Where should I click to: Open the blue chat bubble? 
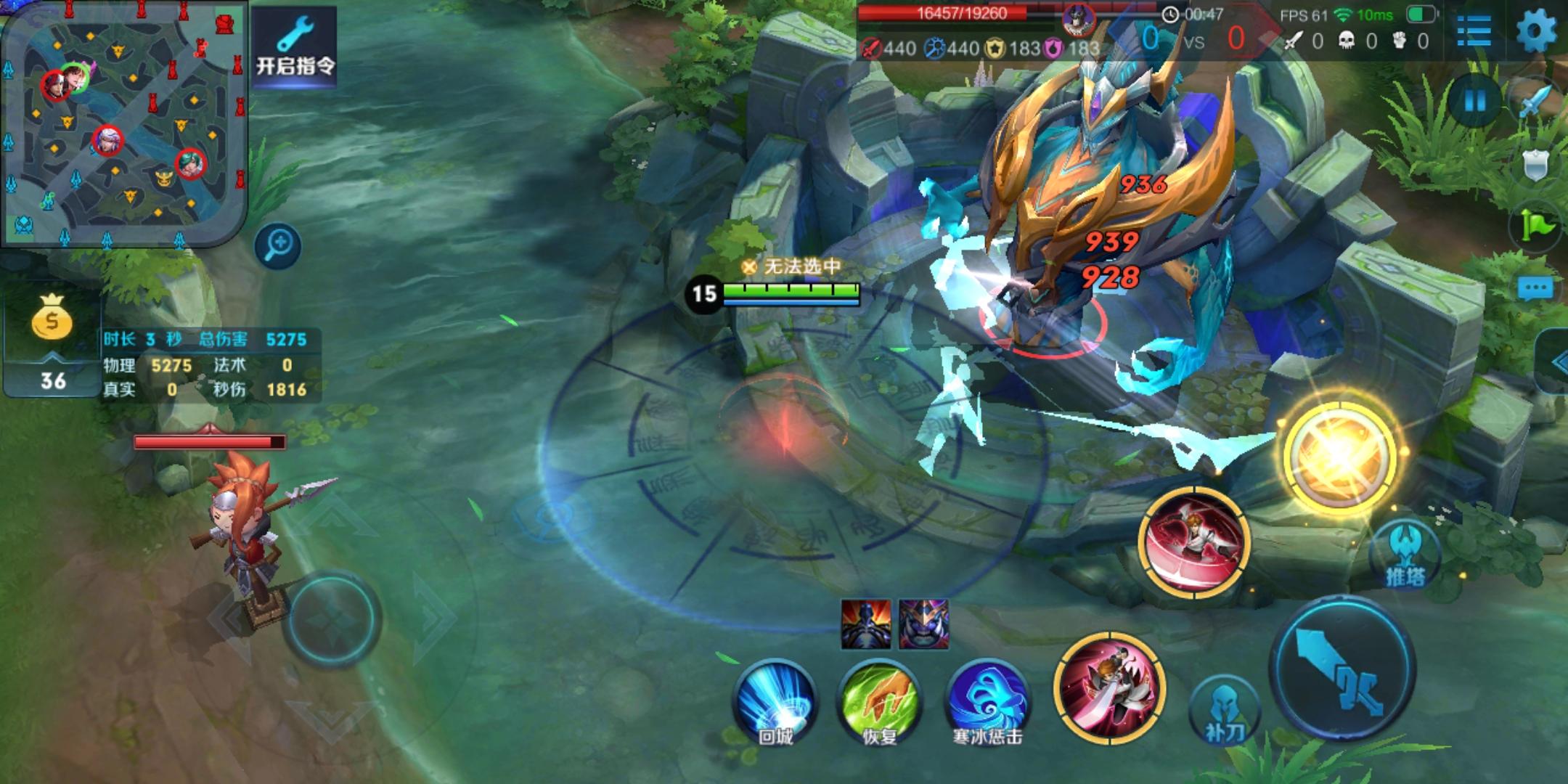tap(1535, 288)
